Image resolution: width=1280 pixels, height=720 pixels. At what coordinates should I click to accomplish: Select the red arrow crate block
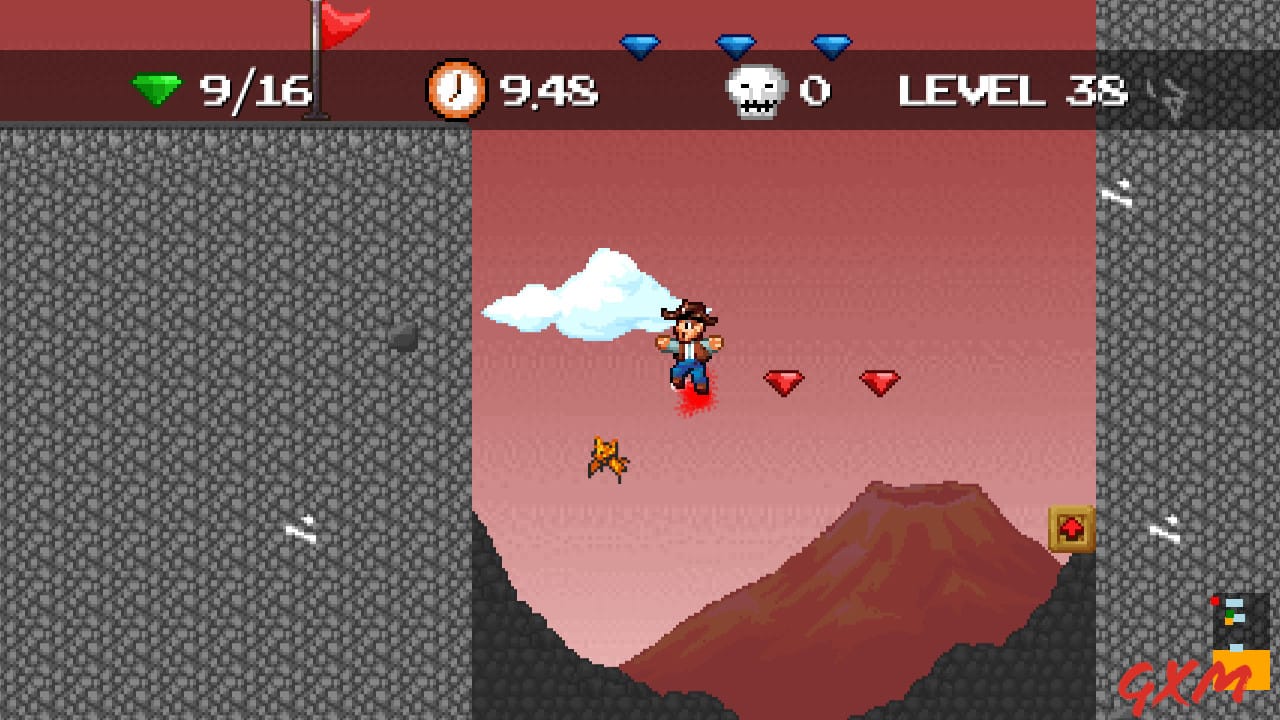point(1071,527)
